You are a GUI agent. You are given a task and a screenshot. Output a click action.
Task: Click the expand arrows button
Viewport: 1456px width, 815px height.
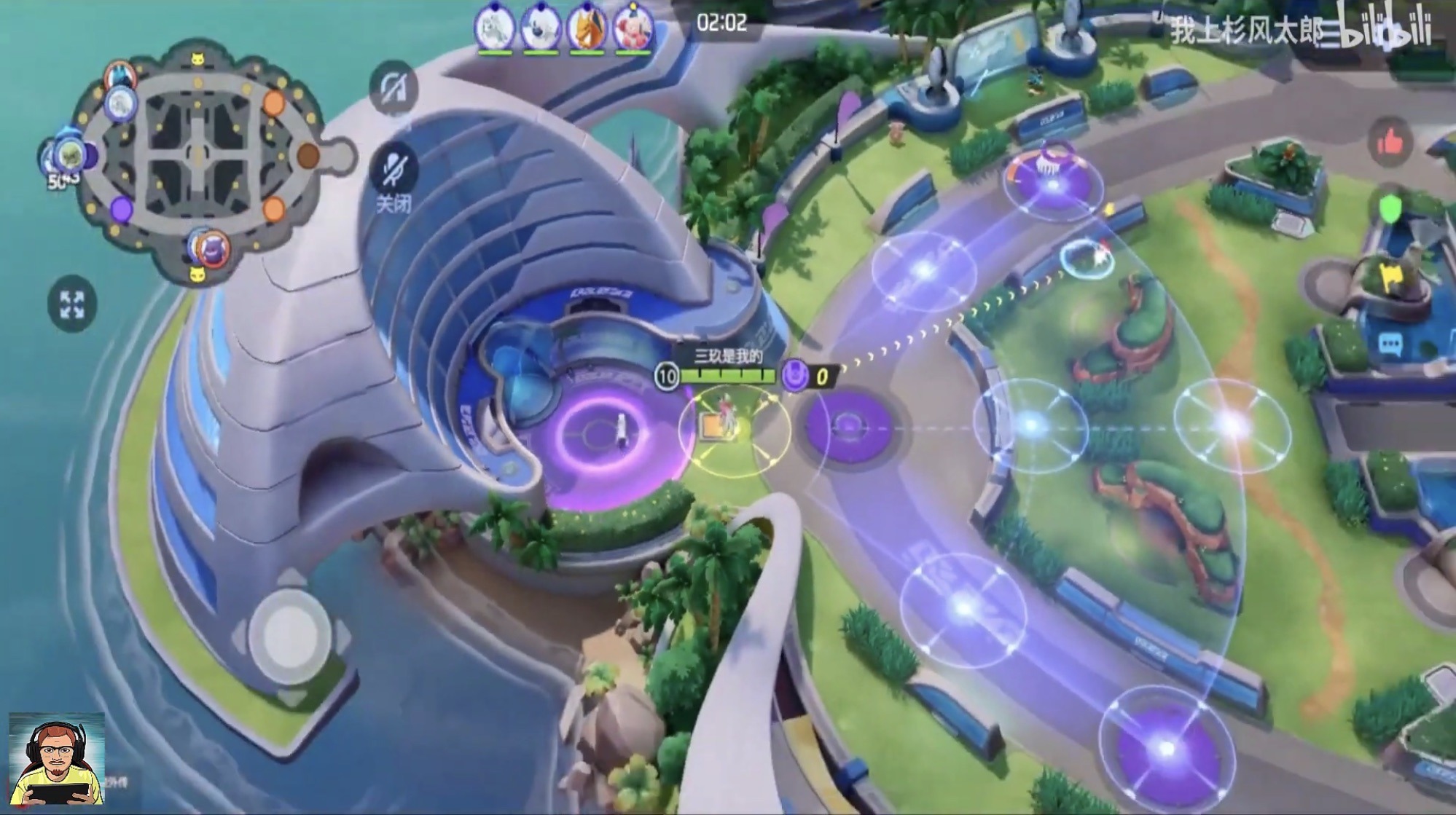(x=71, y=304)
